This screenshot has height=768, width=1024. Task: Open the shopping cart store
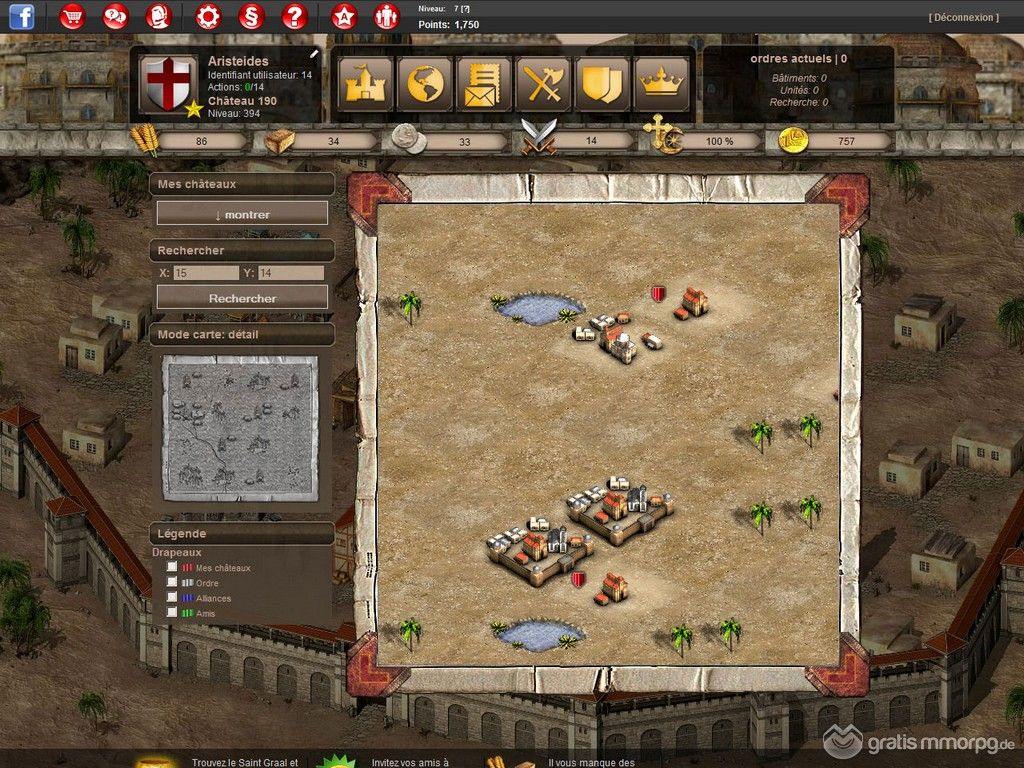[73, 16]
